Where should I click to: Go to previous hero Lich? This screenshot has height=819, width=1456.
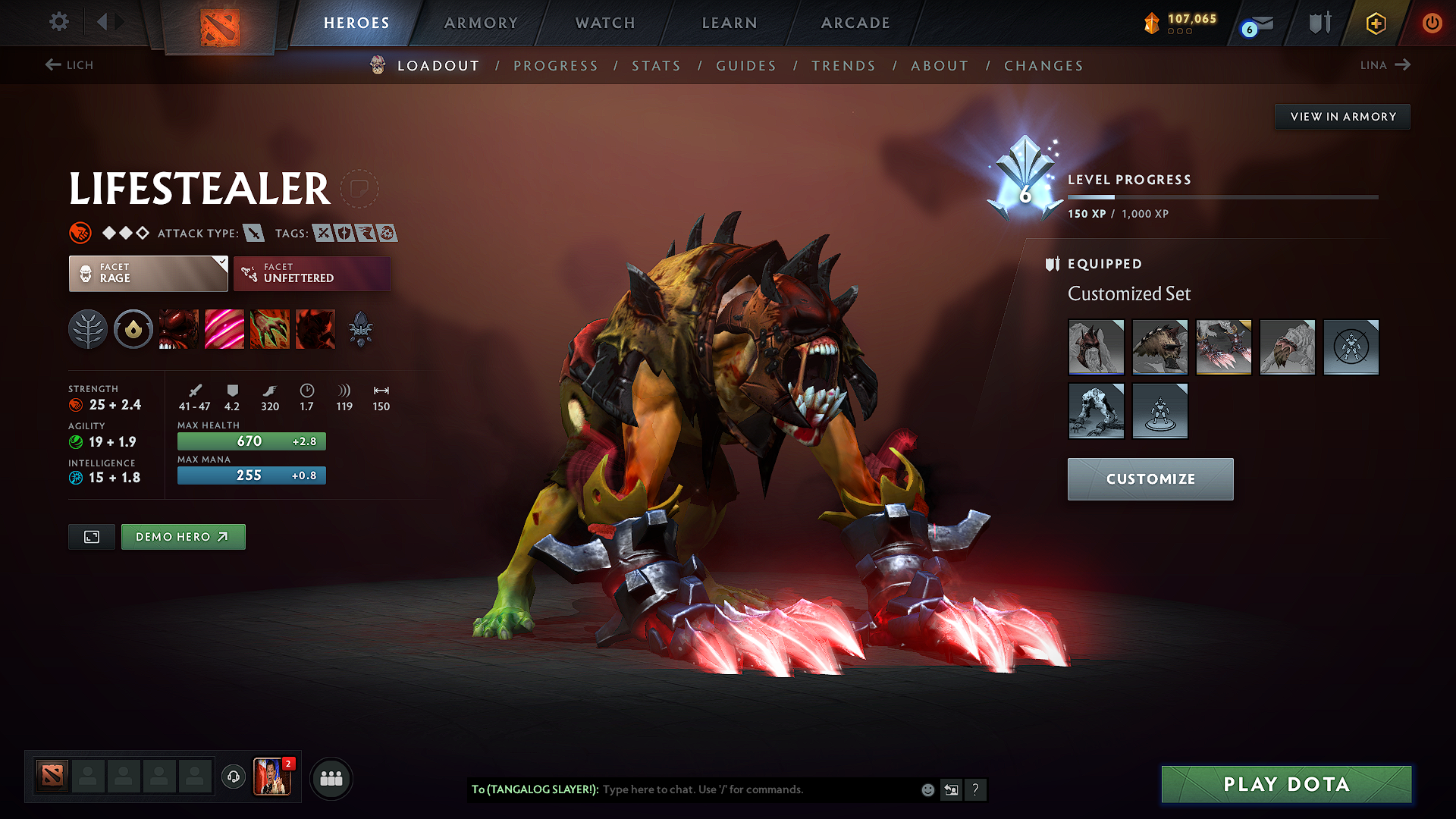click(x=69, y=65)
